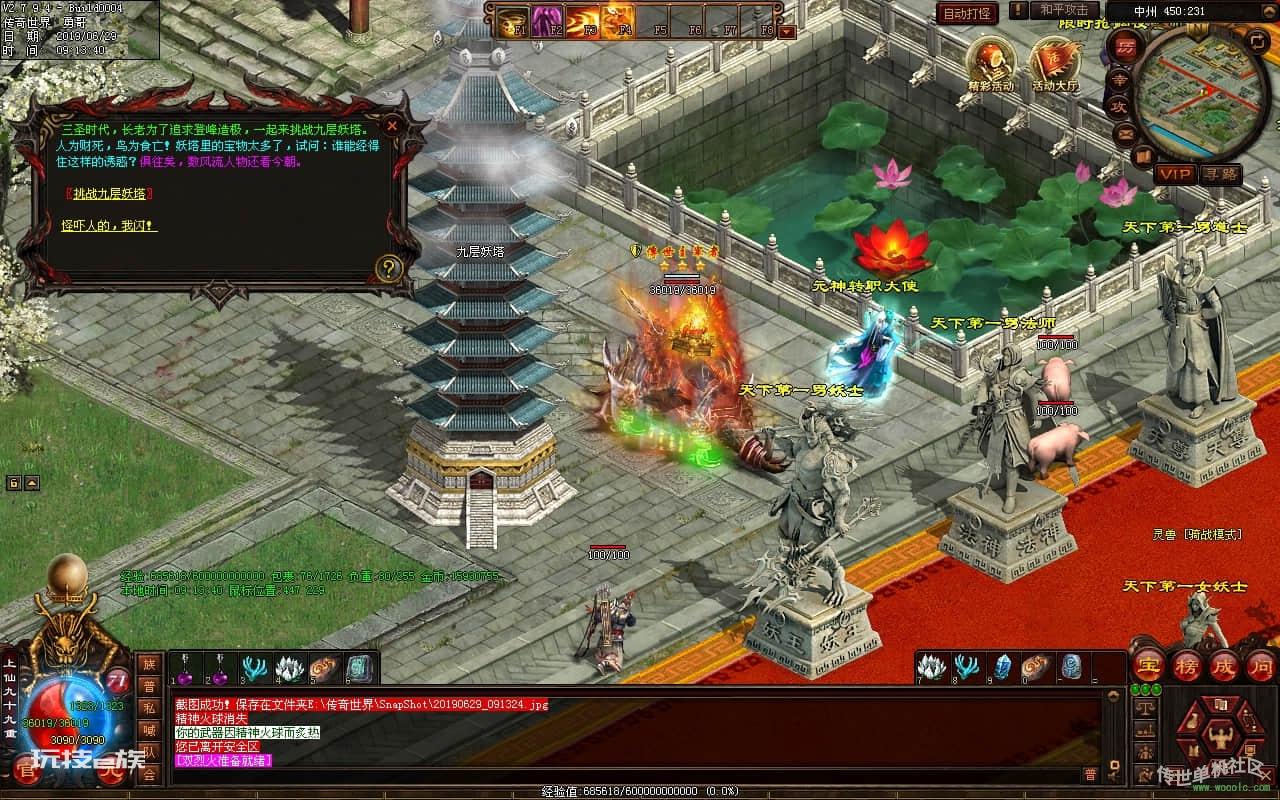
Task: Open the 成 achievements button
Action: point(1224,665)
